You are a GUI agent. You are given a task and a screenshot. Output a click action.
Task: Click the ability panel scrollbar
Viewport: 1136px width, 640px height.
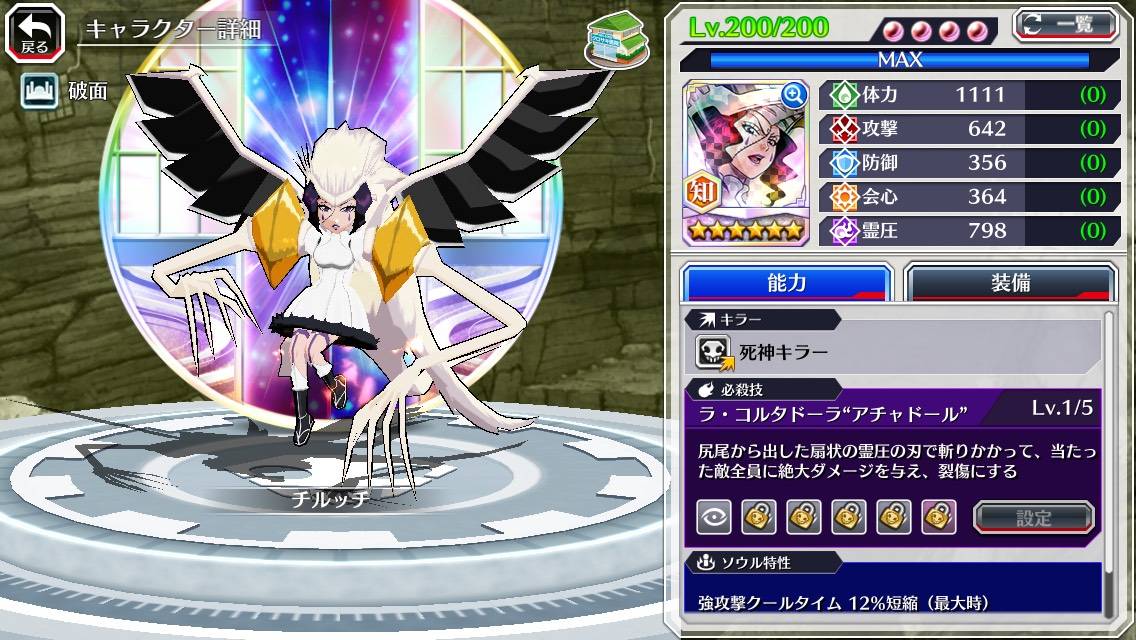pyautogui.click(x=1108, y=460)
